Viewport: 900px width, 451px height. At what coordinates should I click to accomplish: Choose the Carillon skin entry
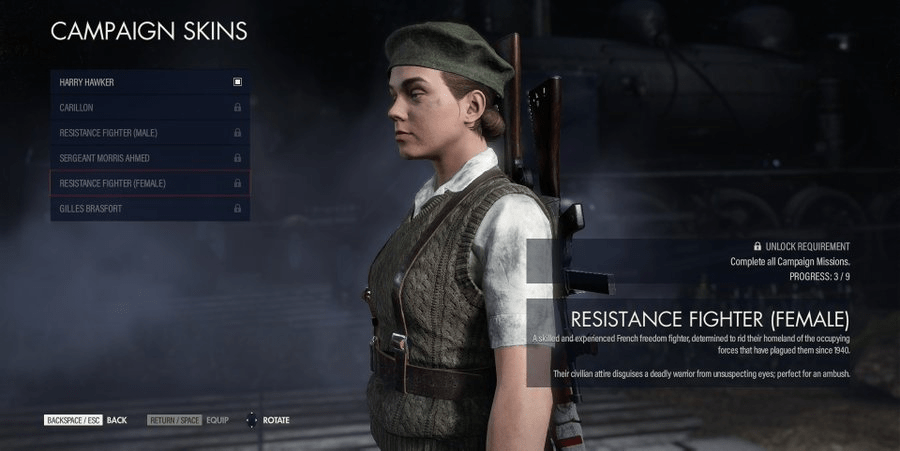click(x=149, y=107)
